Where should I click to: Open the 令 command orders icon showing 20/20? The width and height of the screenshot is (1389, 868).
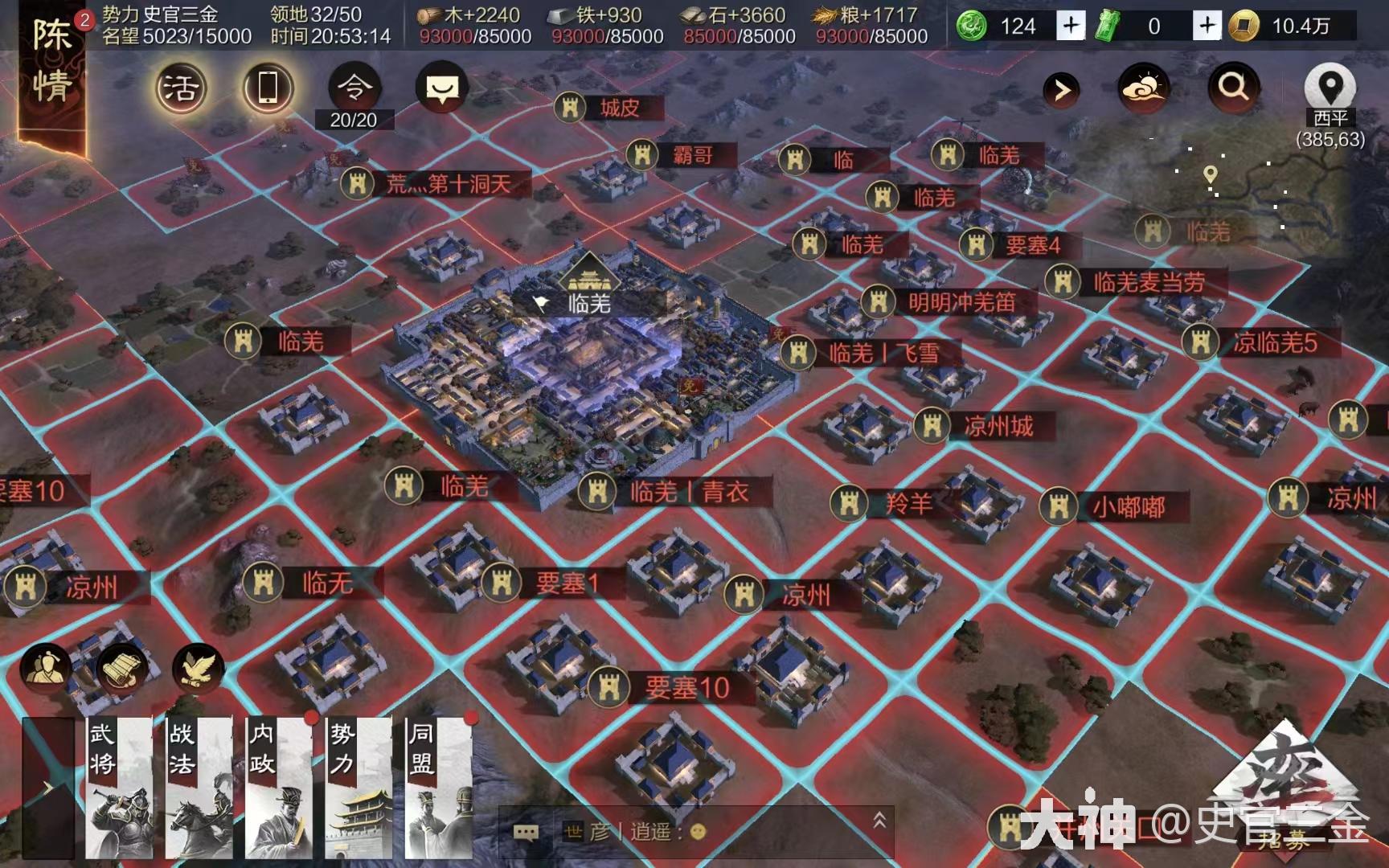(357, 88)
